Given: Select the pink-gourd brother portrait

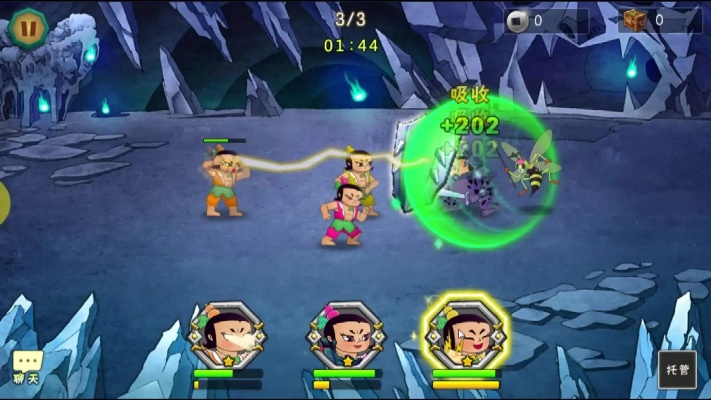Looking at the screenshot, I should coord(346,335).
